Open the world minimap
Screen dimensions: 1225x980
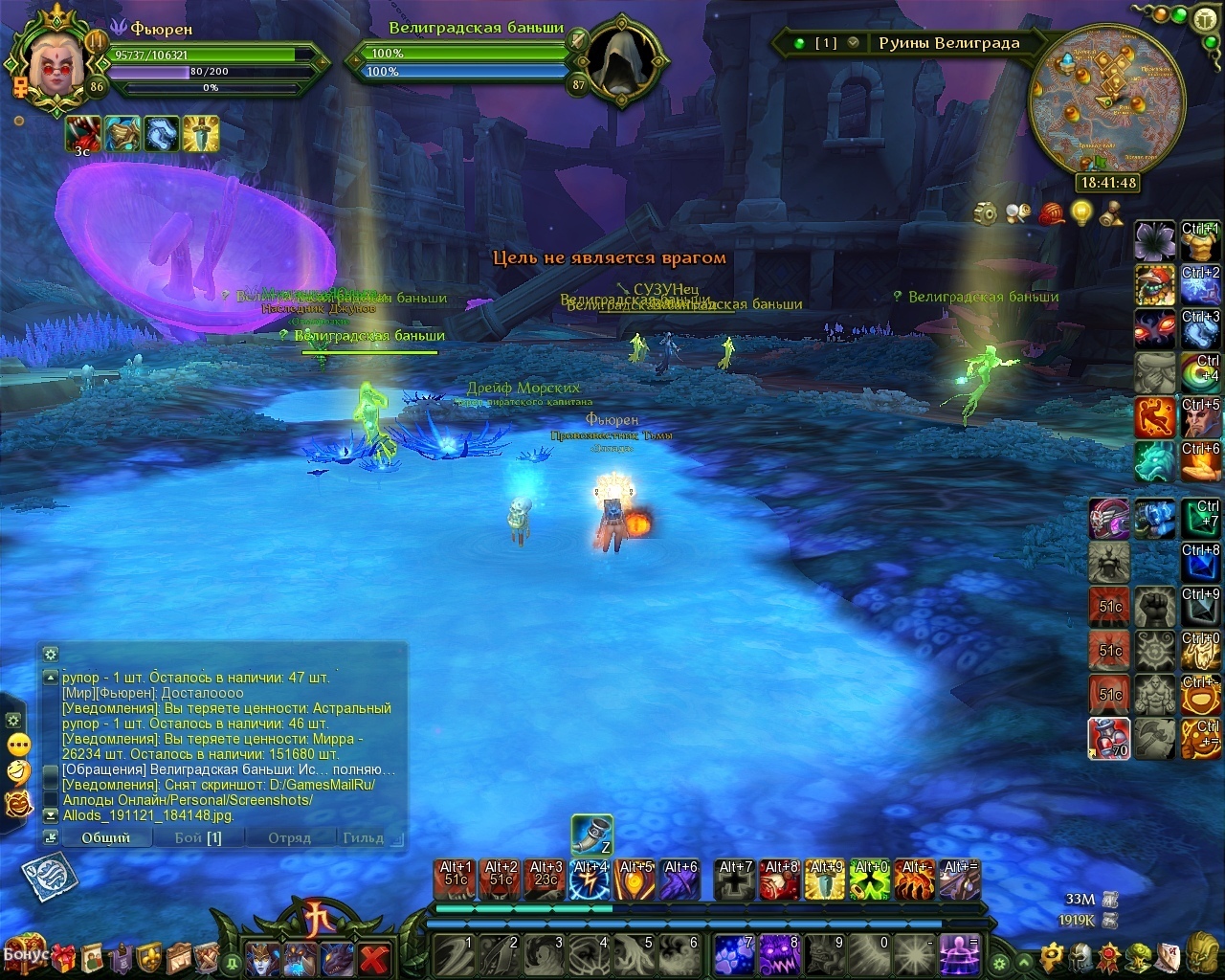(1106, 100)
